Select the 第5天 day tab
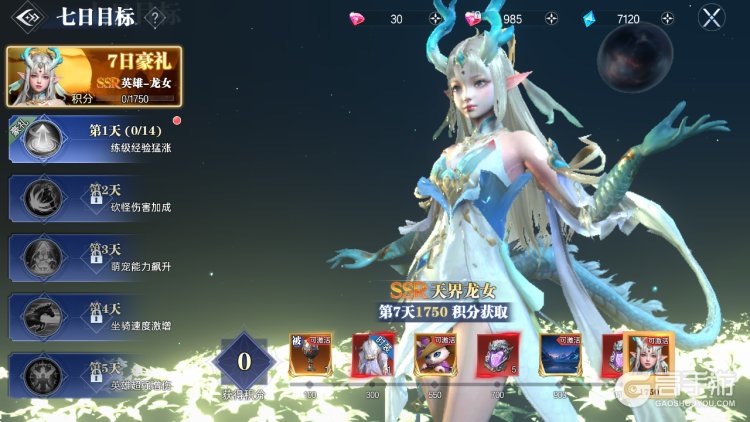 [95, 375]
